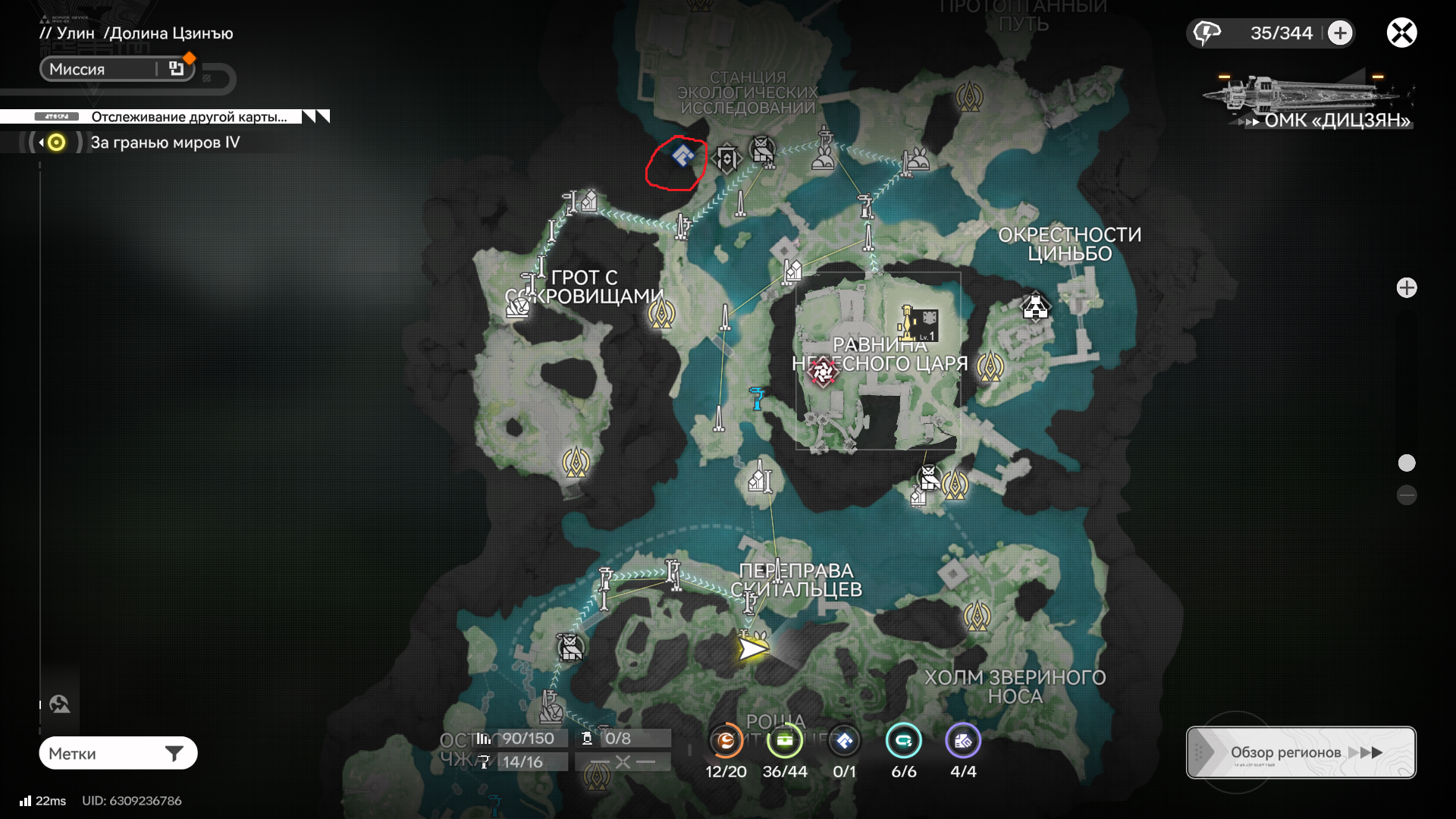This screenshot has height=819, width=1456.
Task: Show the 6/6 teal collectible counter
Action: pos(903,742)
